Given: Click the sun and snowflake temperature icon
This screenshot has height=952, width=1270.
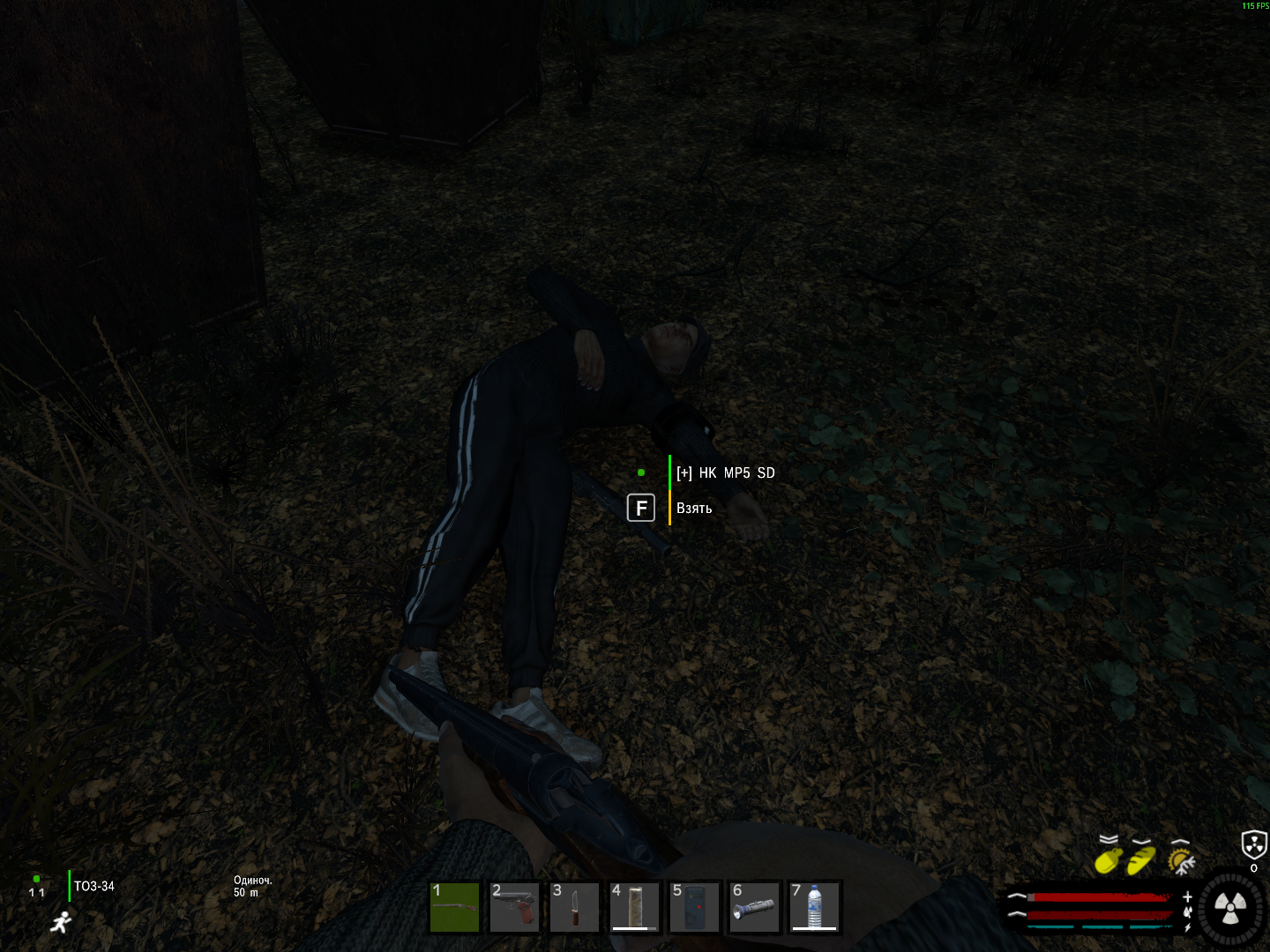Looking at the screenshot, I should [x=1180, y=859].
